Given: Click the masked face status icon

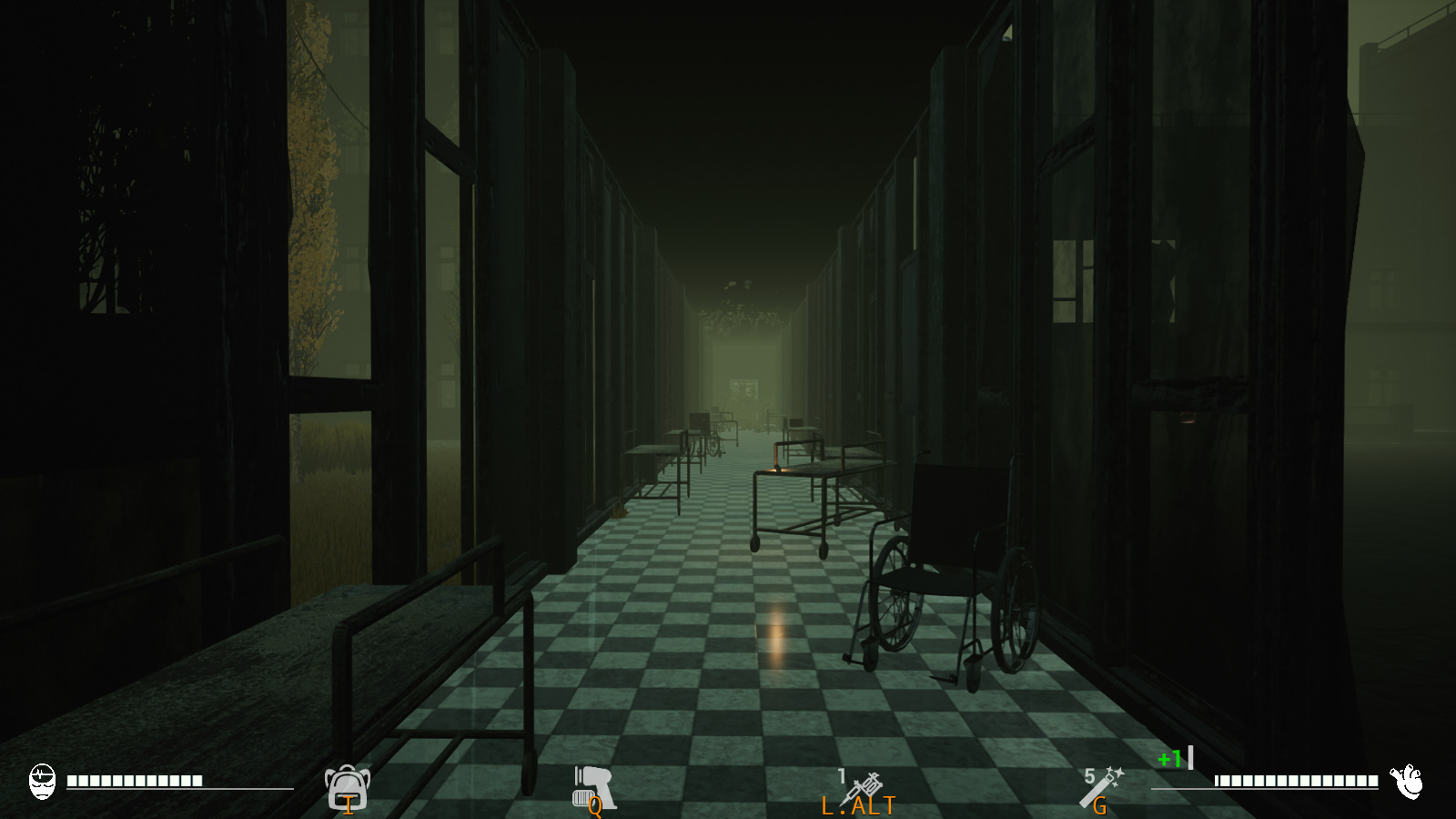Looking at the screenshot, I should click(x=43, y=782).
